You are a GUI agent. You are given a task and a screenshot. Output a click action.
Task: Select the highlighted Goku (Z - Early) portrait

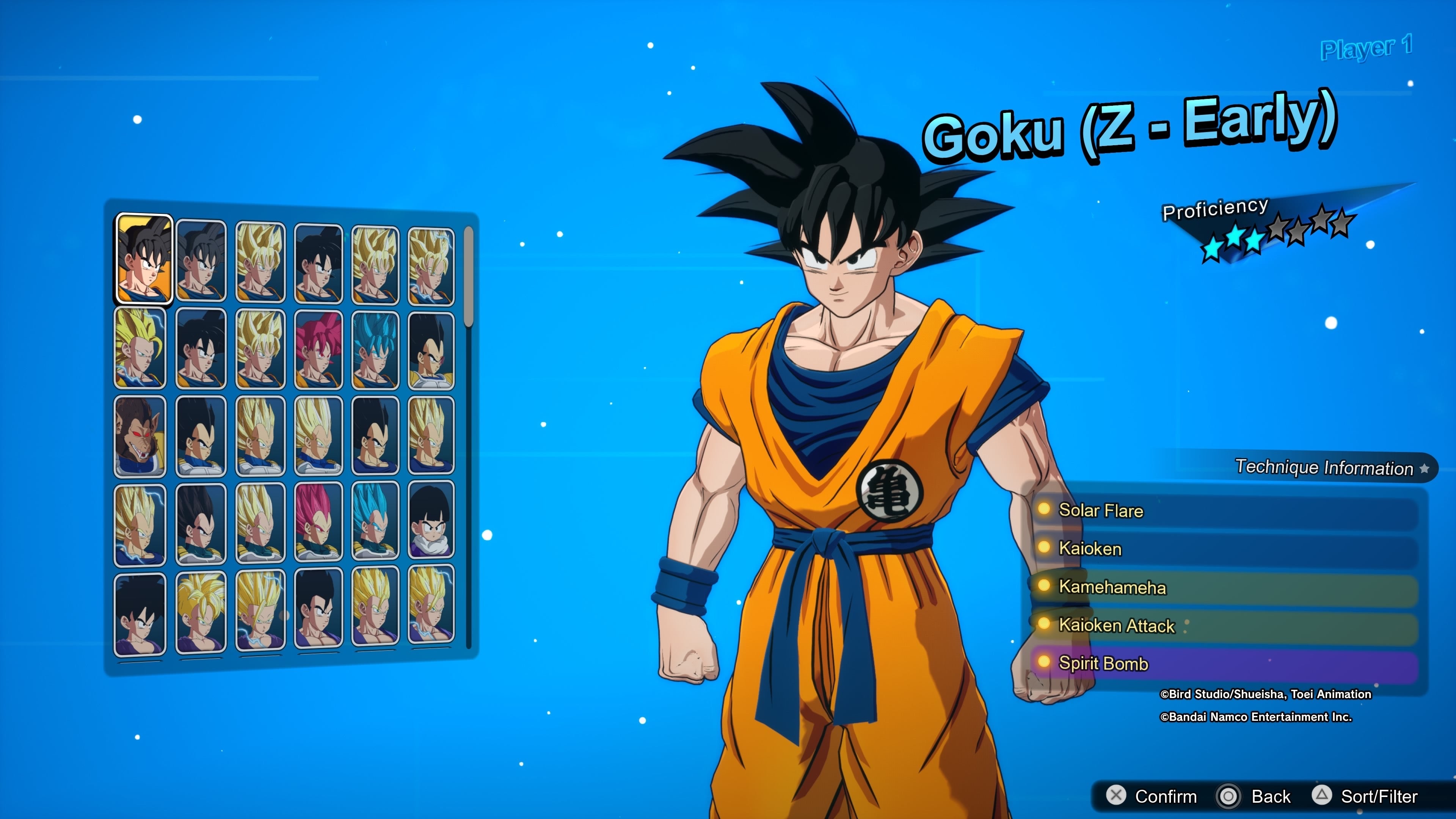pyautogui.click(x=144, y=259)
